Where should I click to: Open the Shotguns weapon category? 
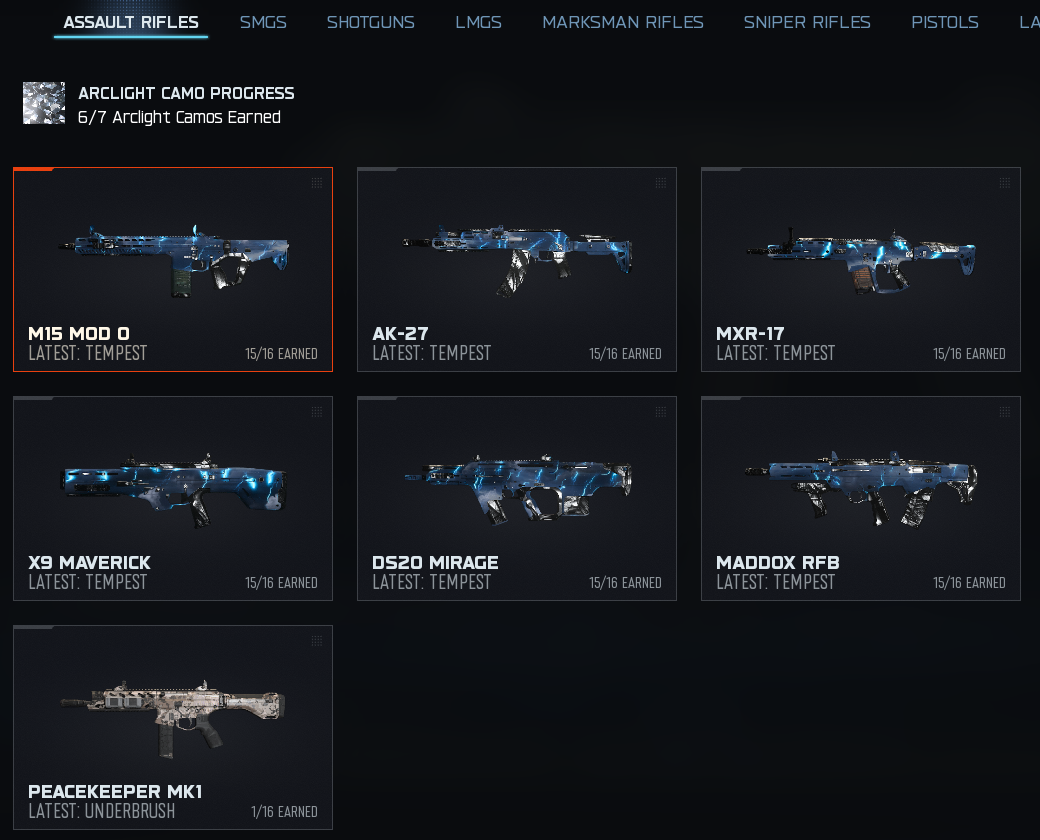point(370,22)
